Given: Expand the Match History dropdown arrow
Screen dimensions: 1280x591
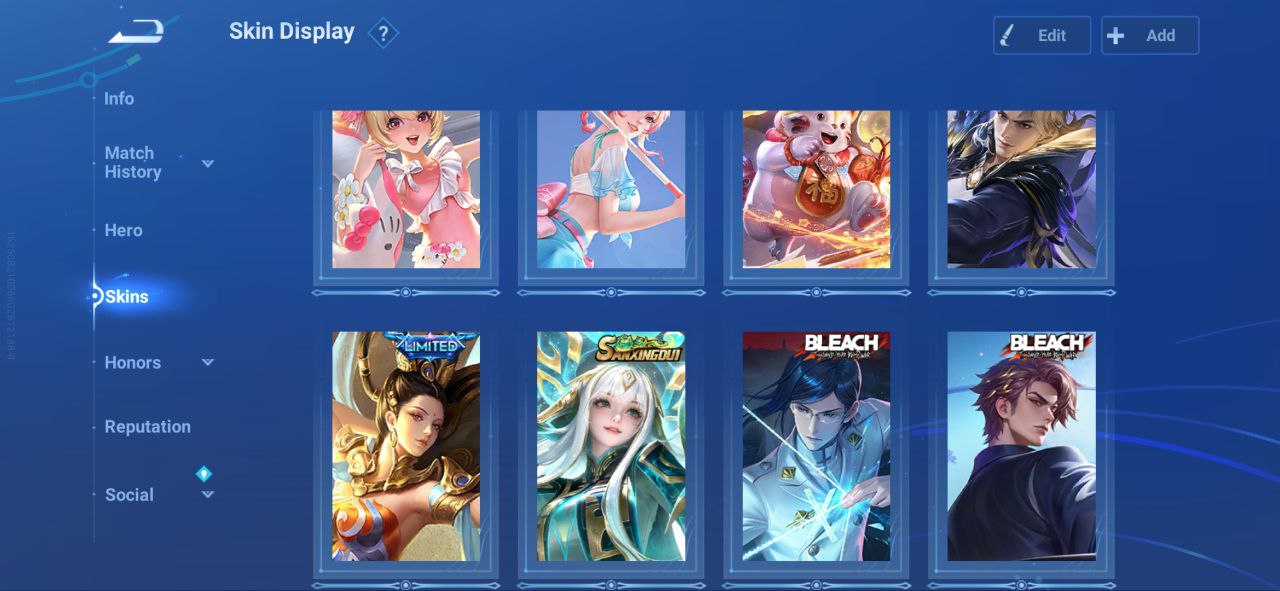Looking at the screenshot, I should tap(208, 163).
